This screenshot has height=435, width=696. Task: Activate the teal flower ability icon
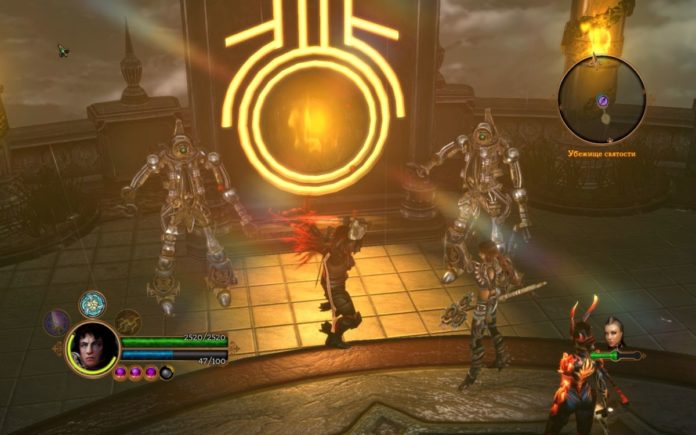pyautogui.click(x=93, y=303)
